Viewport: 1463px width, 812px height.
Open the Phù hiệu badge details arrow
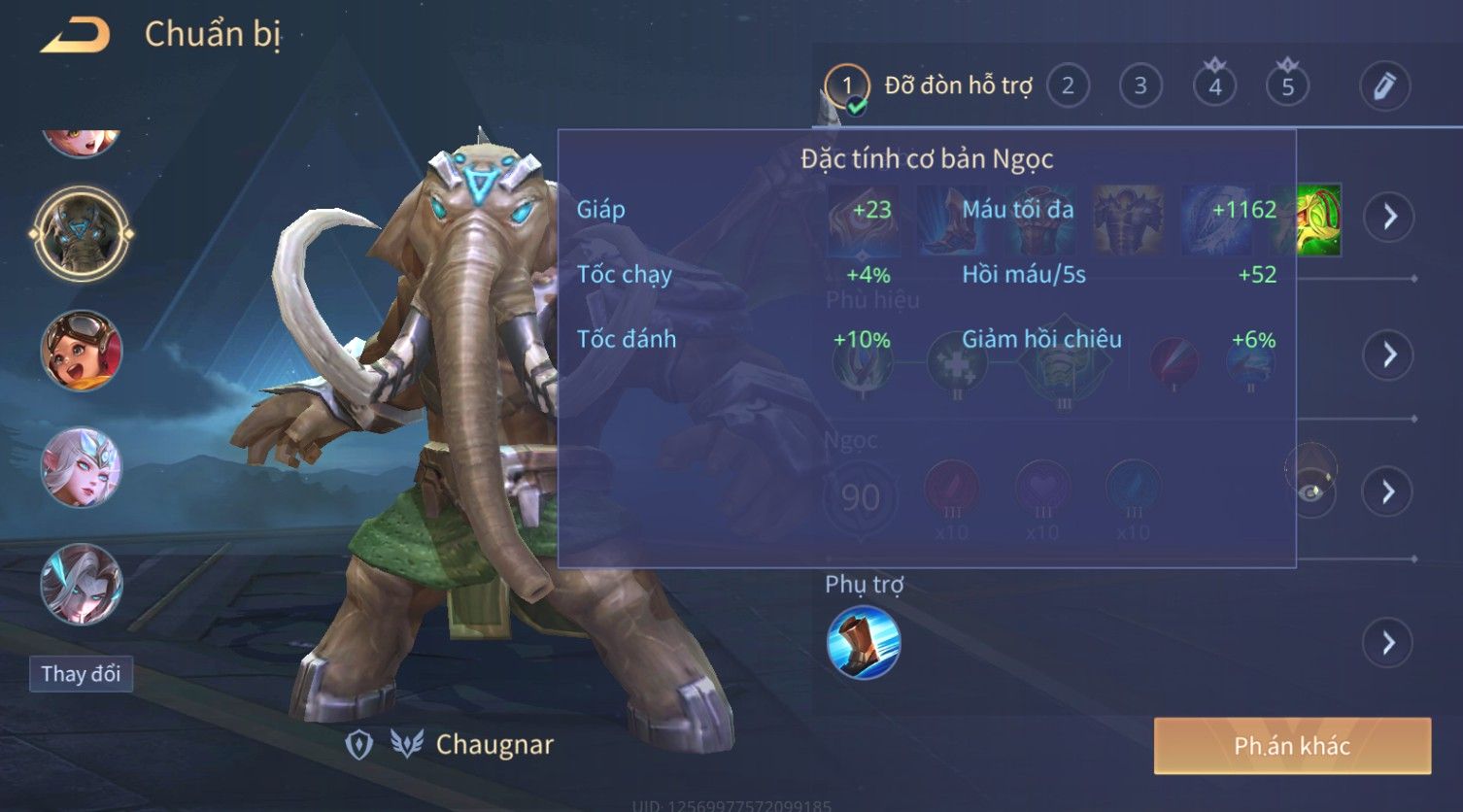[x=1389, y=355]
